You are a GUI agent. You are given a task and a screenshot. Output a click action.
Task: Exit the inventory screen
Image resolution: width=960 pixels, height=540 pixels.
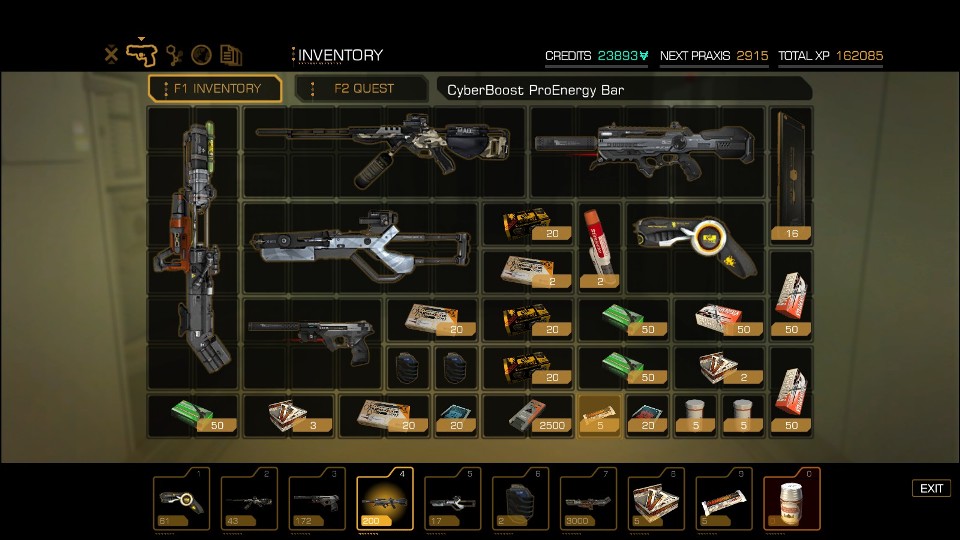click(931, 488)
